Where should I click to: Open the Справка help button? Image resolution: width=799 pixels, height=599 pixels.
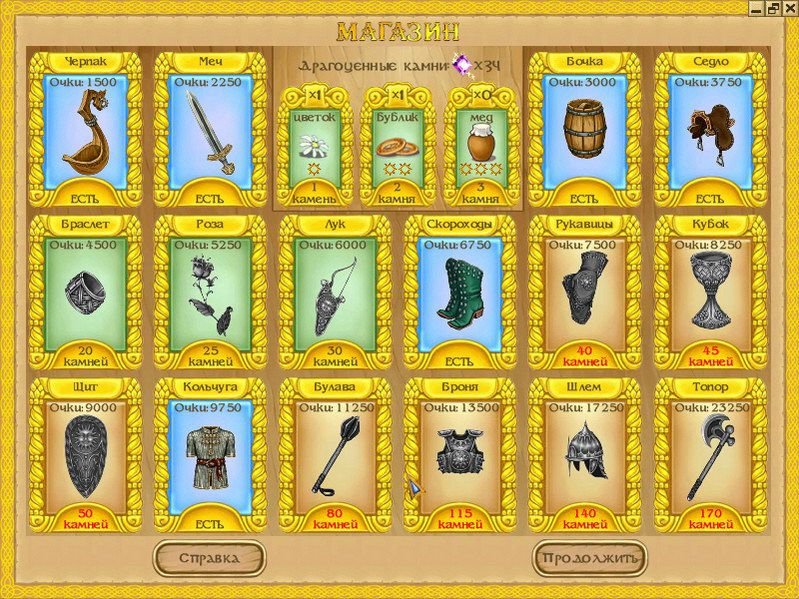tap(209, 557)
